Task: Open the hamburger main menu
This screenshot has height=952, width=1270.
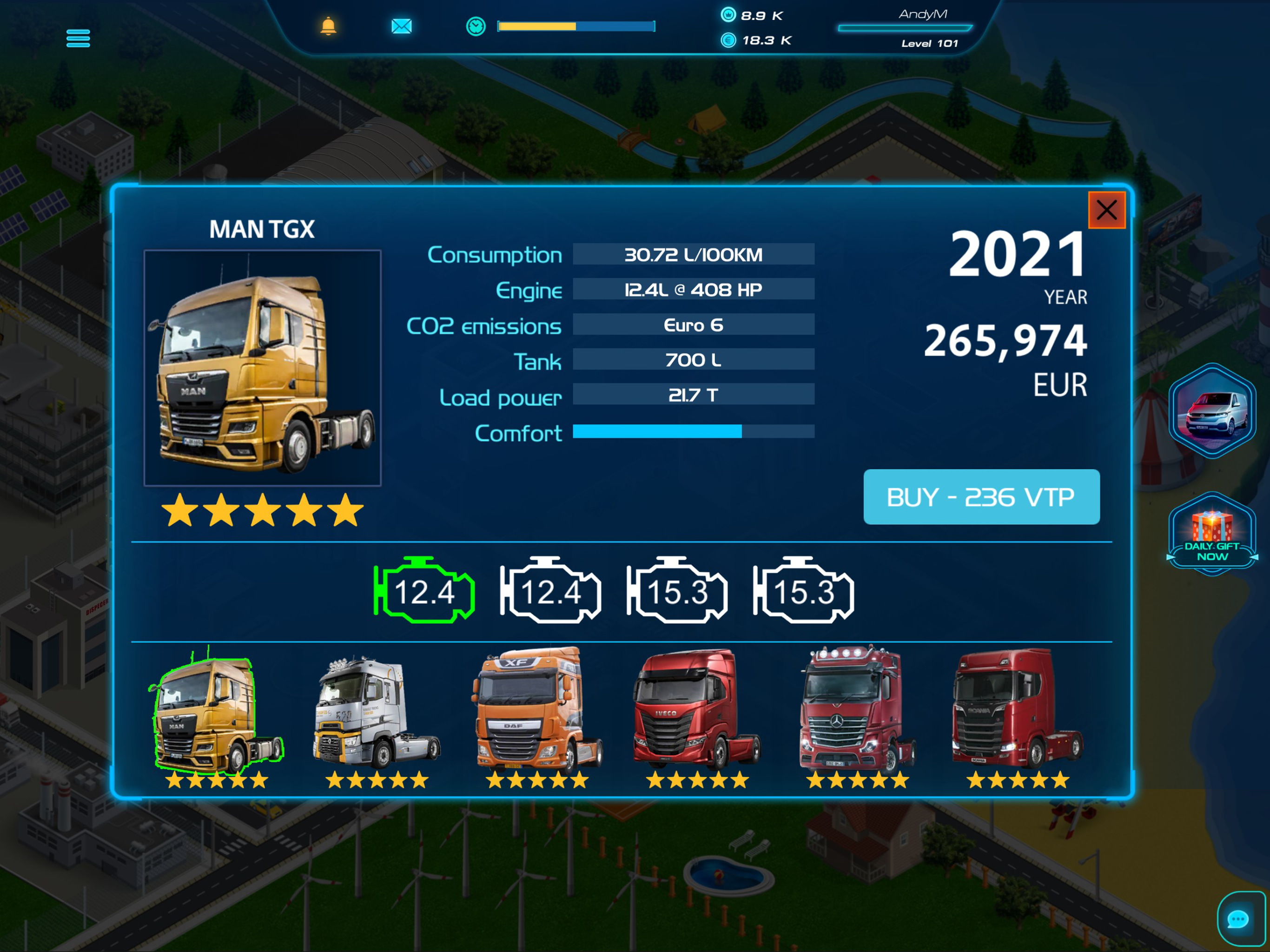Action: [78, 39]
